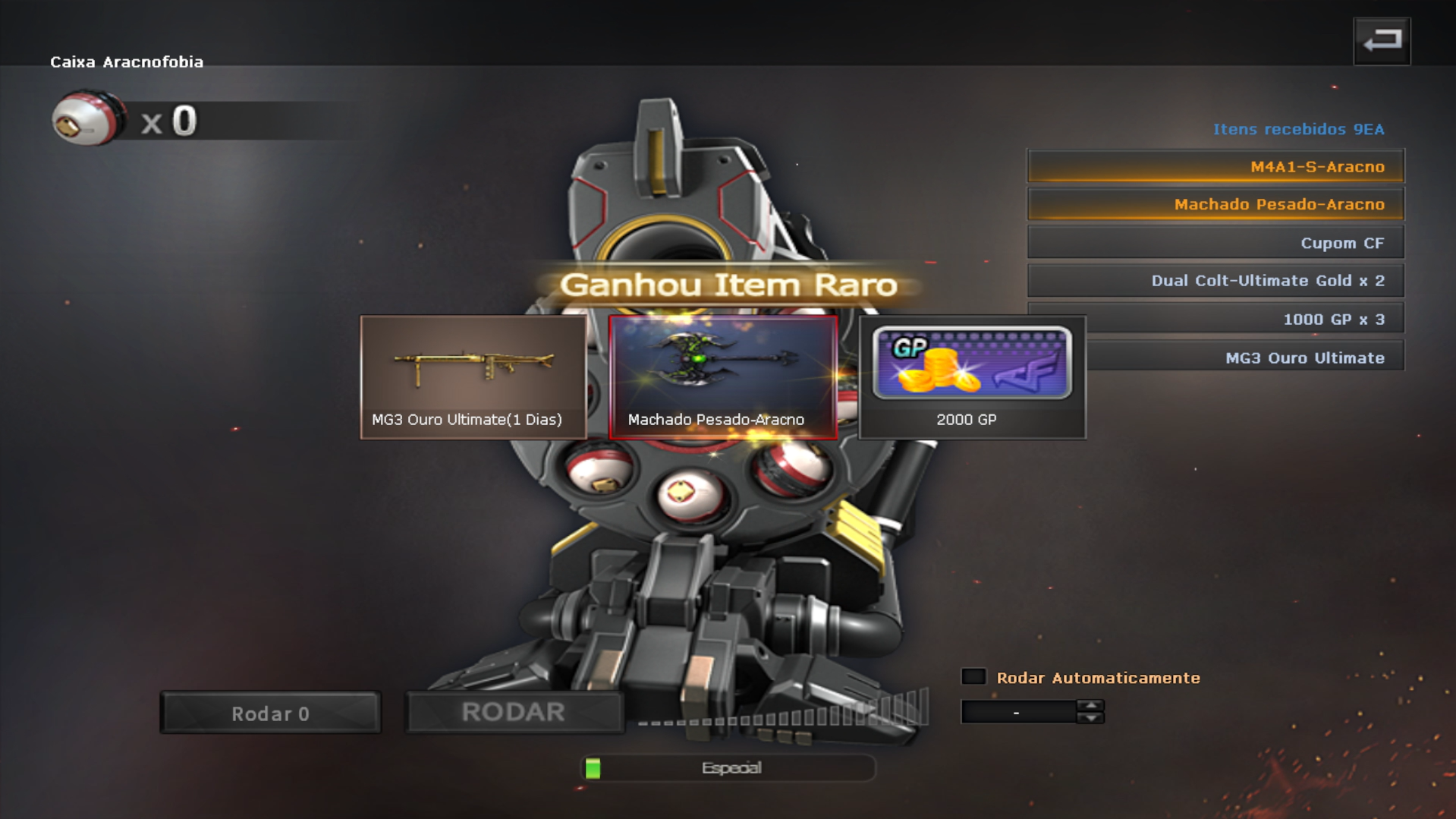Select MG3 Ouro Ultimate list entry
Image resolution: width=1456 pixels, height=819 pixels.
click(1244, 358)
